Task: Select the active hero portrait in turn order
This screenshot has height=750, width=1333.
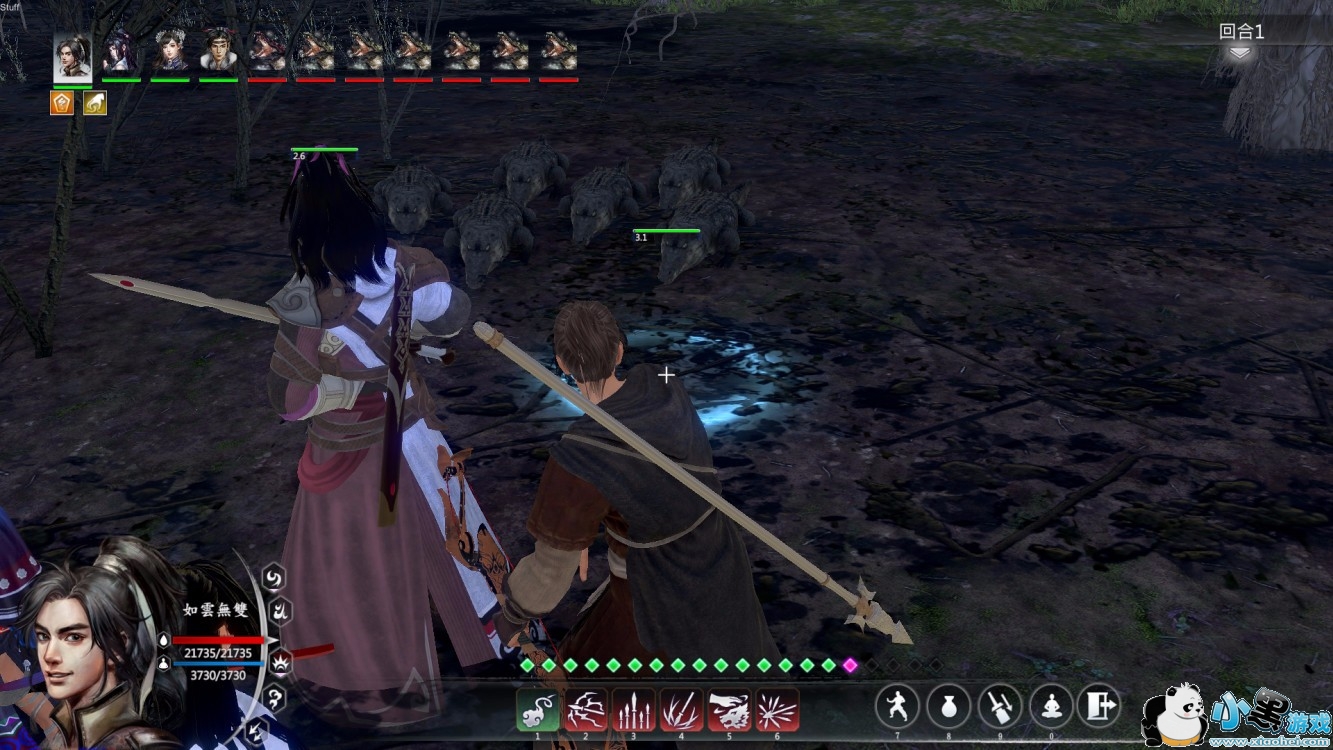Action: click(x=72, y=56)
